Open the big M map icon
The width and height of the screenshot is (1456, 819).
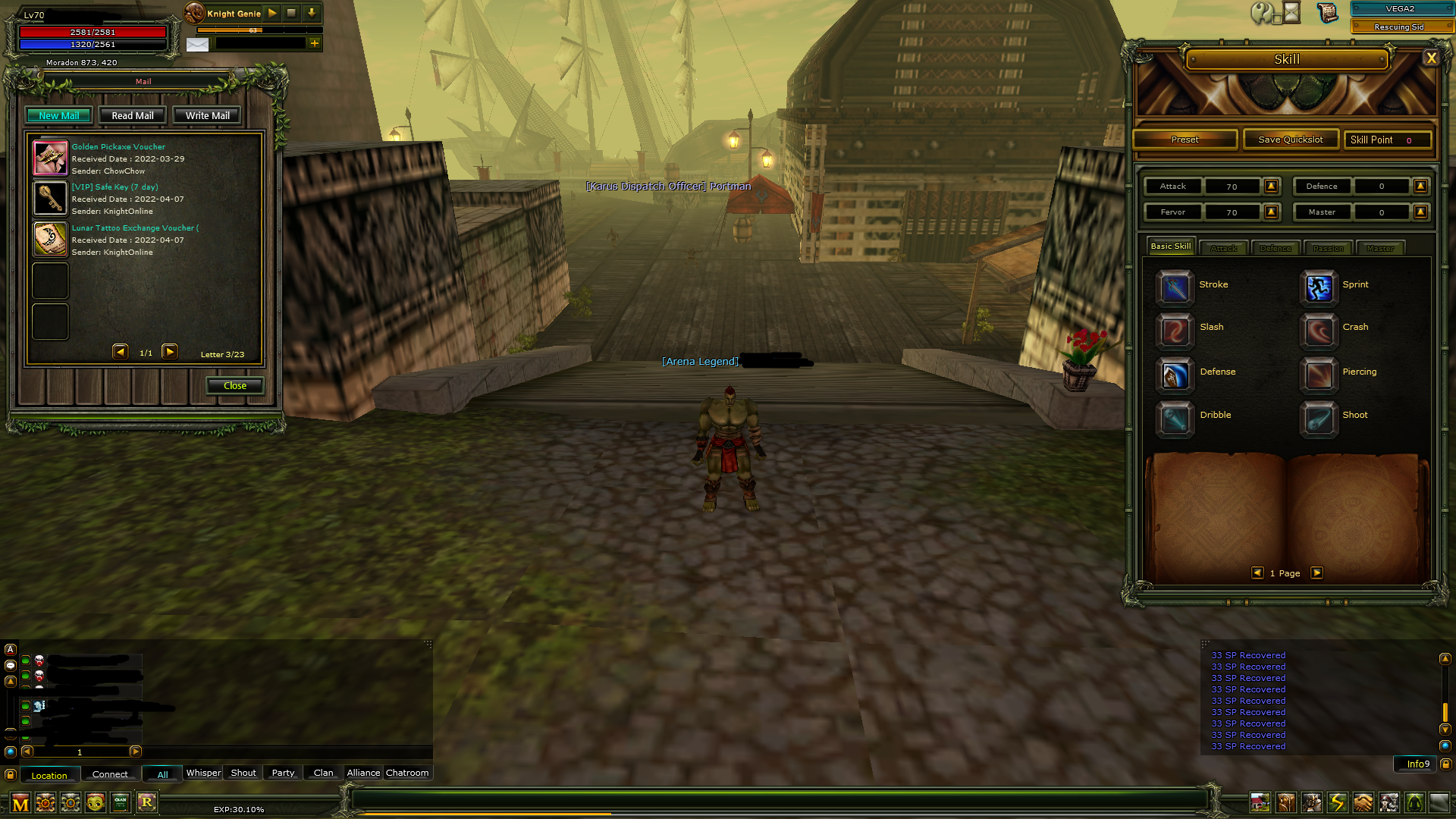click(21, 802)
